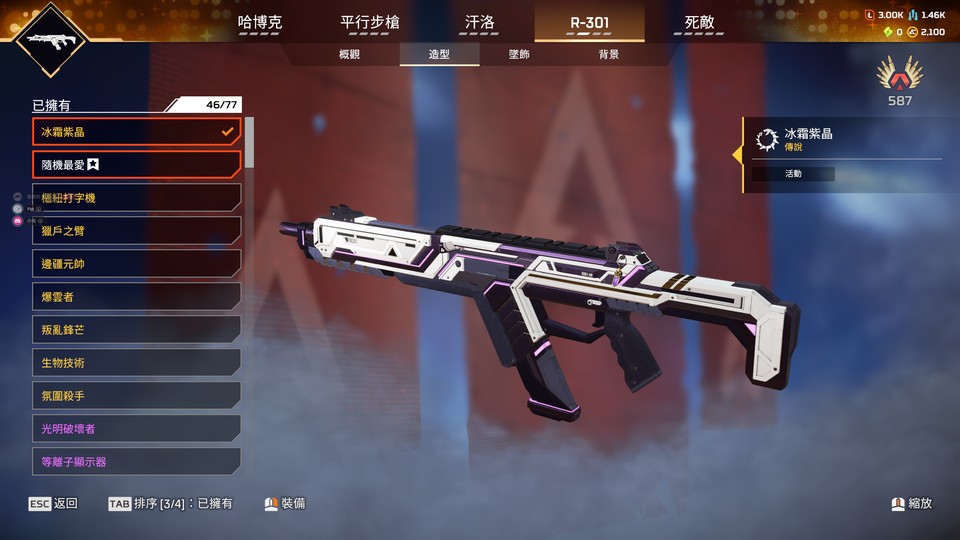Viewport: 960px width, 540px height.
Task: Select the 造型 sub-tab
Action: coord(439,54)
